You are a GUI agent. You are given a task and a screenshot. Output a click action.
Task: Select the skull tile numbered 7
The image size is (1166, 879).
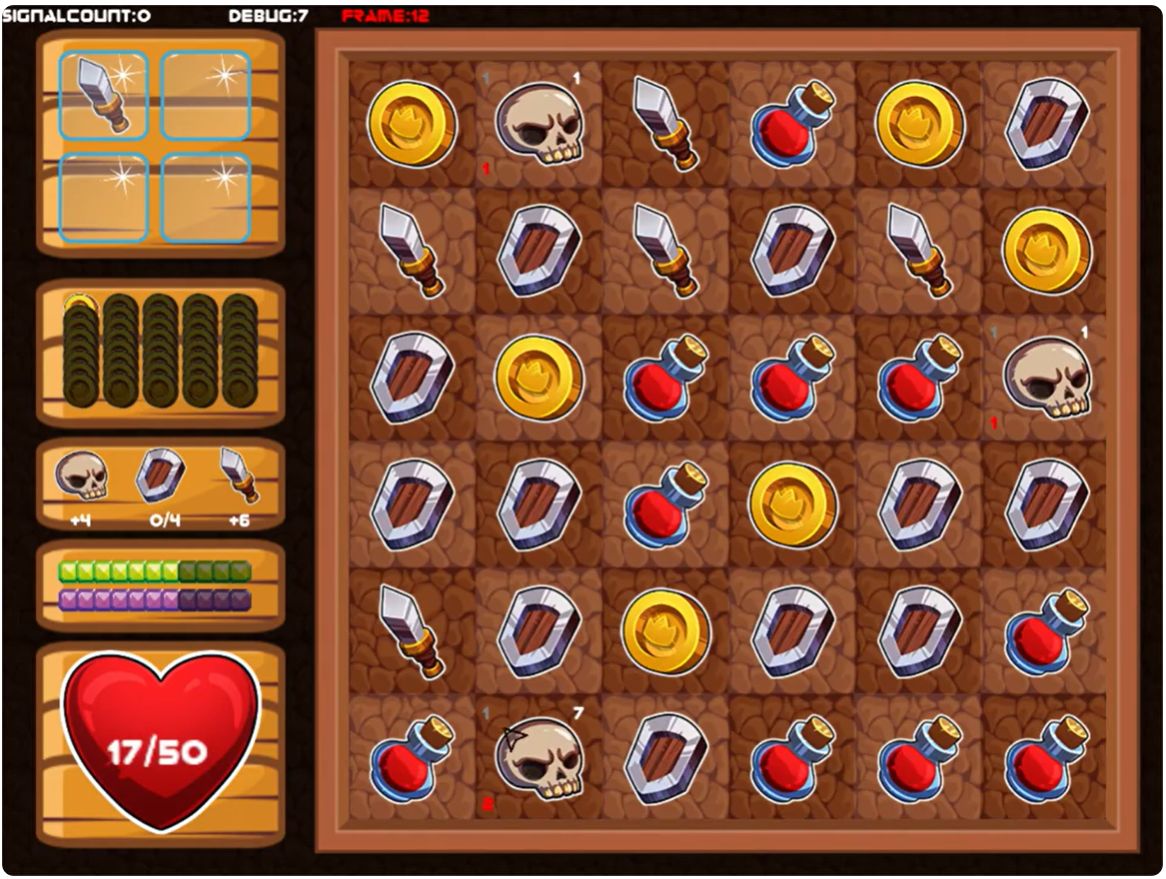tap(539, 757)
